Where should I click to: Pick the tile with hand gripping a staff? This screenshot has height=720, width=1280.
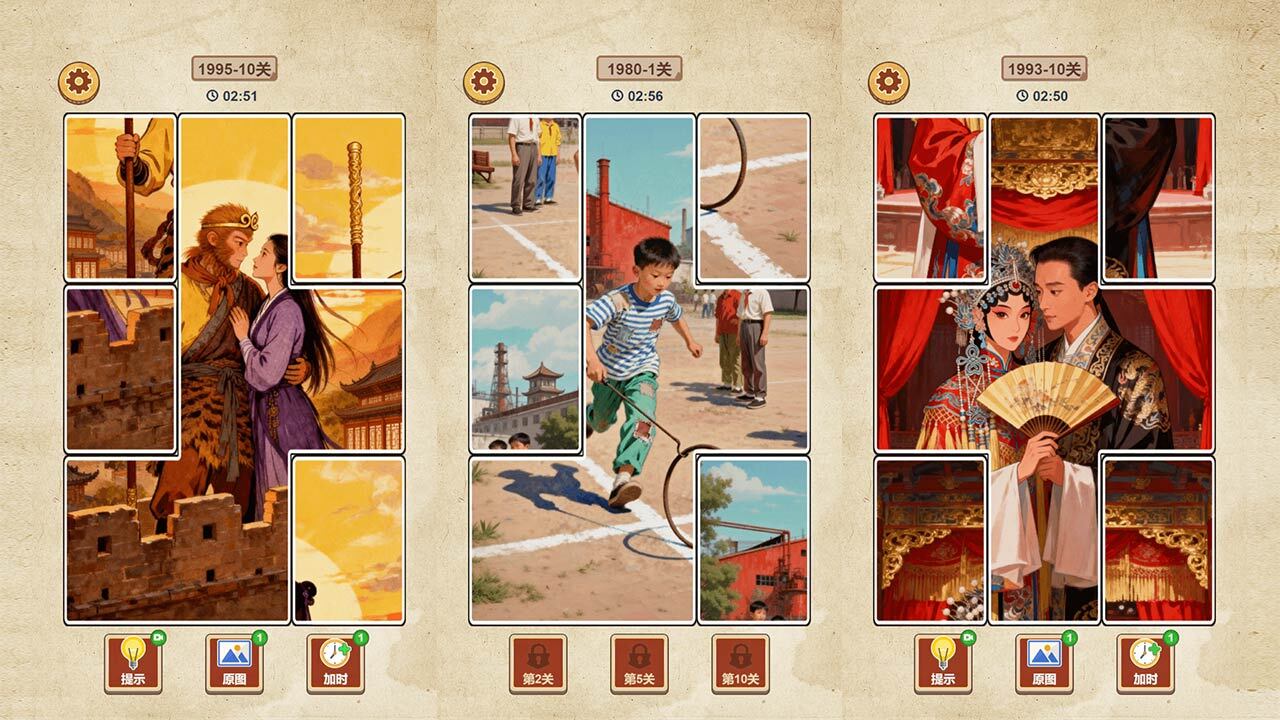120,198
